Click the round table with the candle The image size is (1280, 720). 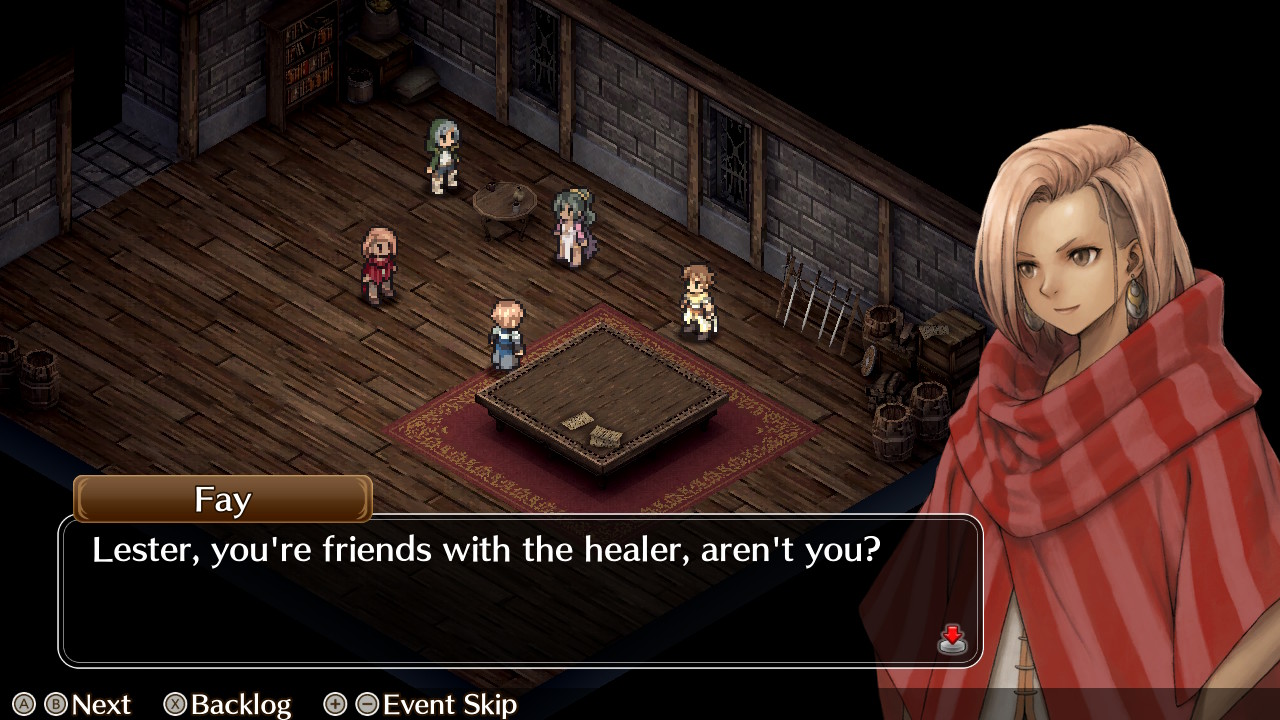click(503, 200)
